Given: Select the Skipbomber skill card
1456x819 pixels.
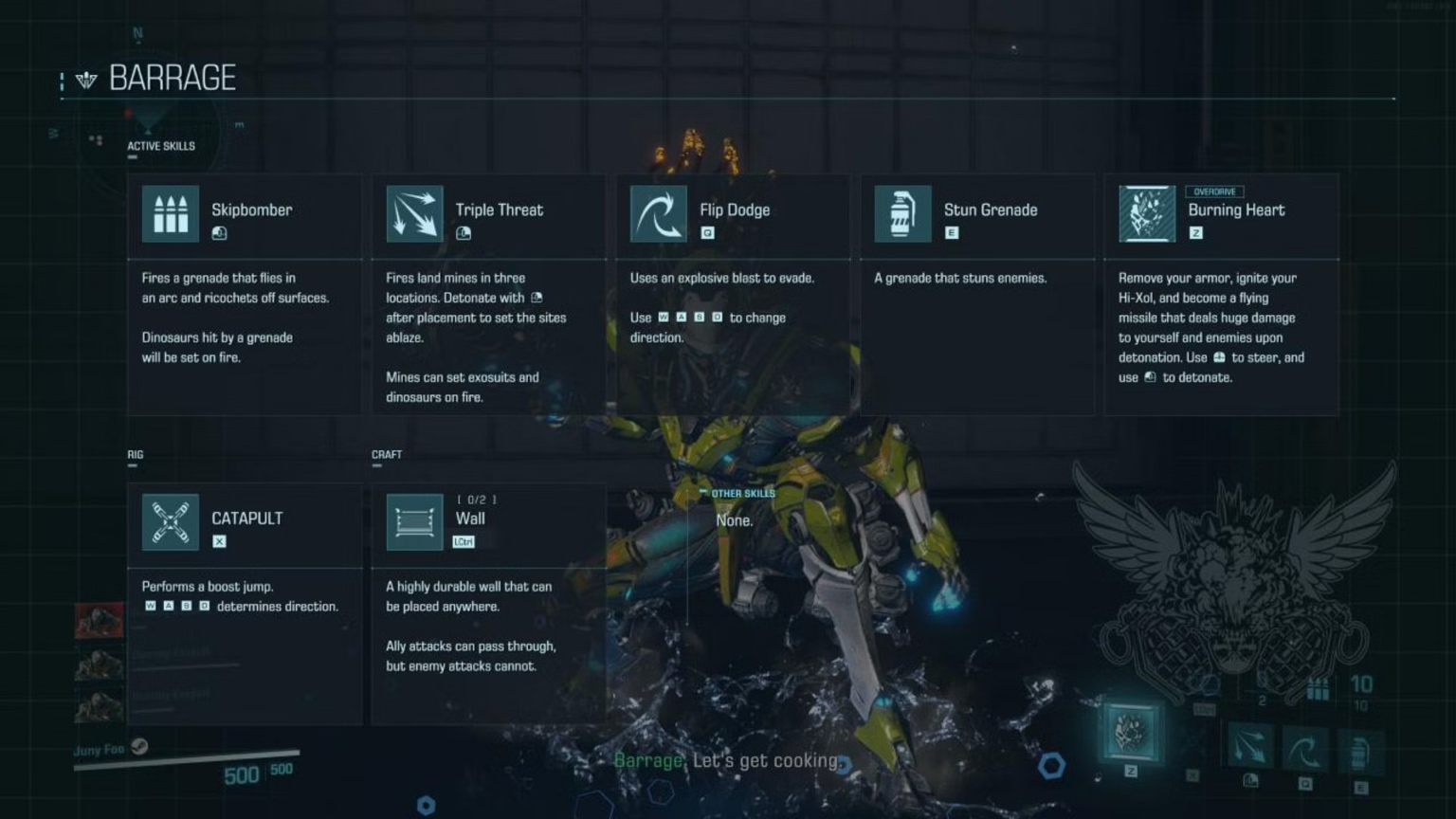Looking at the screenshot, I should 245,294.
